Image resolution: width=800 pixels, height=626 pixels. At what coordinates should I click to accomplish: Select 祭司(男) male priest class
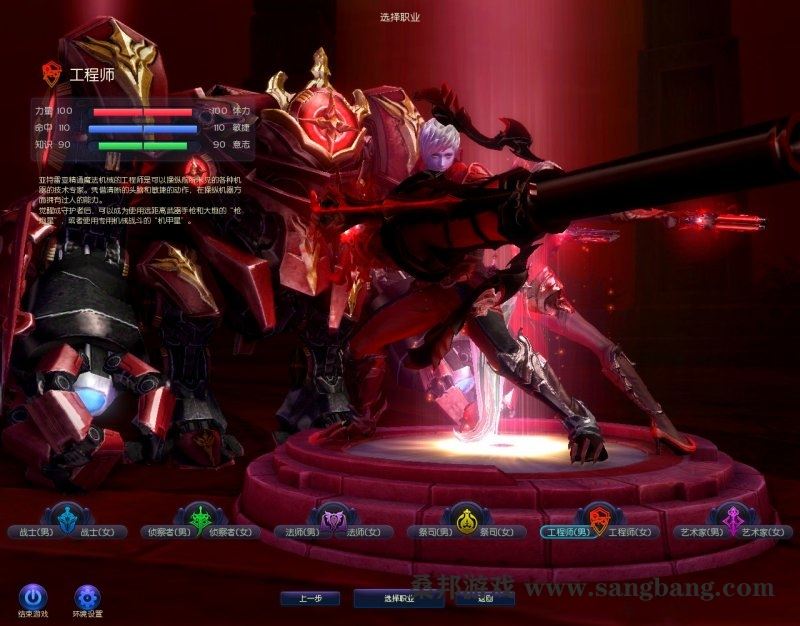pyautogui.click(x=432, y=532)
